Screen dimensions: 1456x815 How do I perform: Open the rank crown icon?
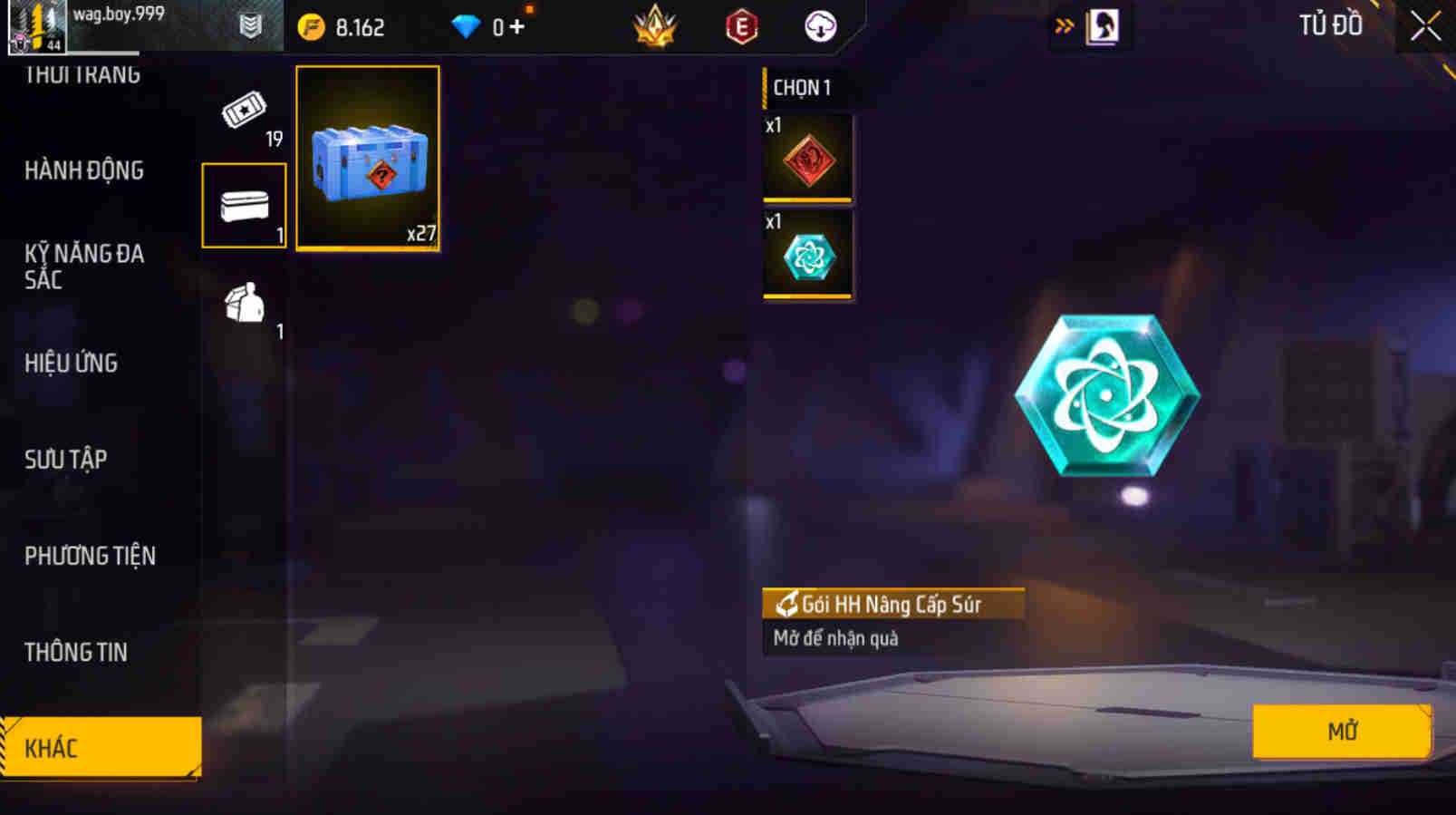(x=655, y=25)
